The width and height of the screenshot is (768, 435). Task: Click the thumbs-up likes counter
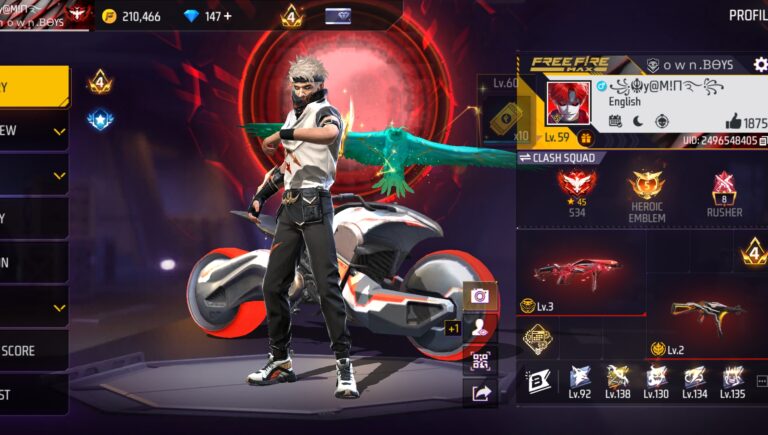click(745, 121)
